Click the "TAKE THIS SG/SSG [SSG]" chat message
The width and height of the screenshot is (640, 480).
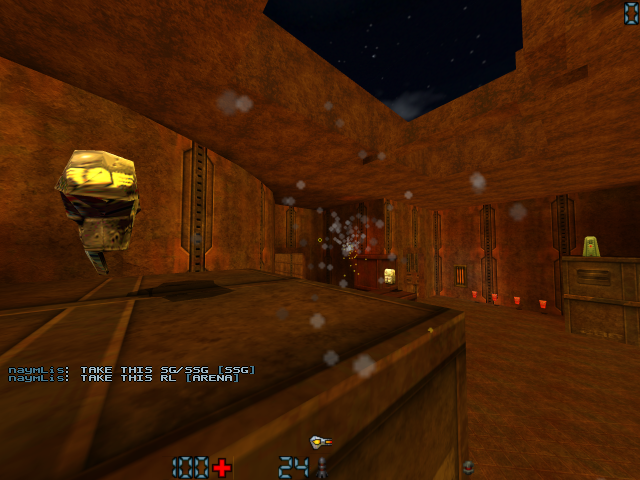[132, 370]
